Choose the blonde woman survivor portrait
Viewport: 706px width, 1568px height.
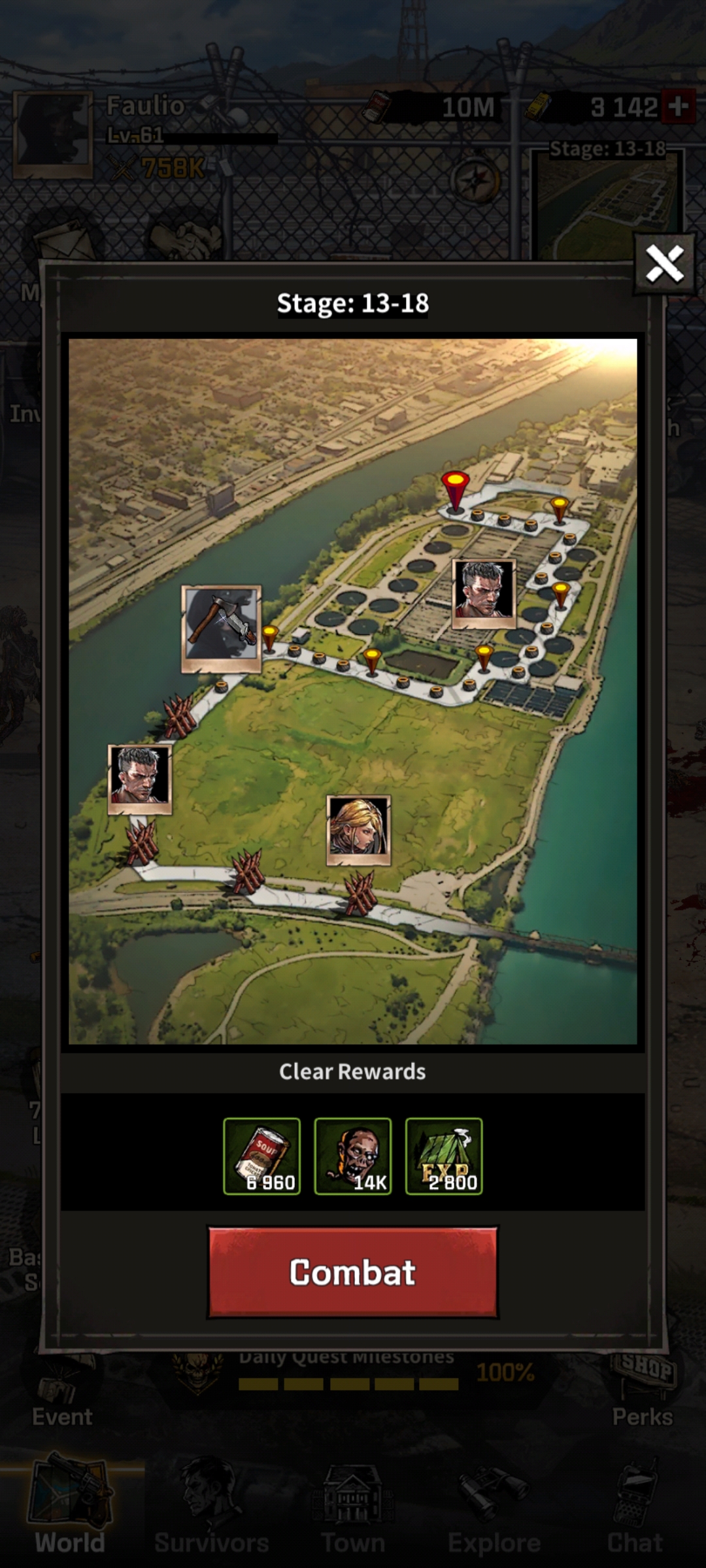tap(358, 830)
